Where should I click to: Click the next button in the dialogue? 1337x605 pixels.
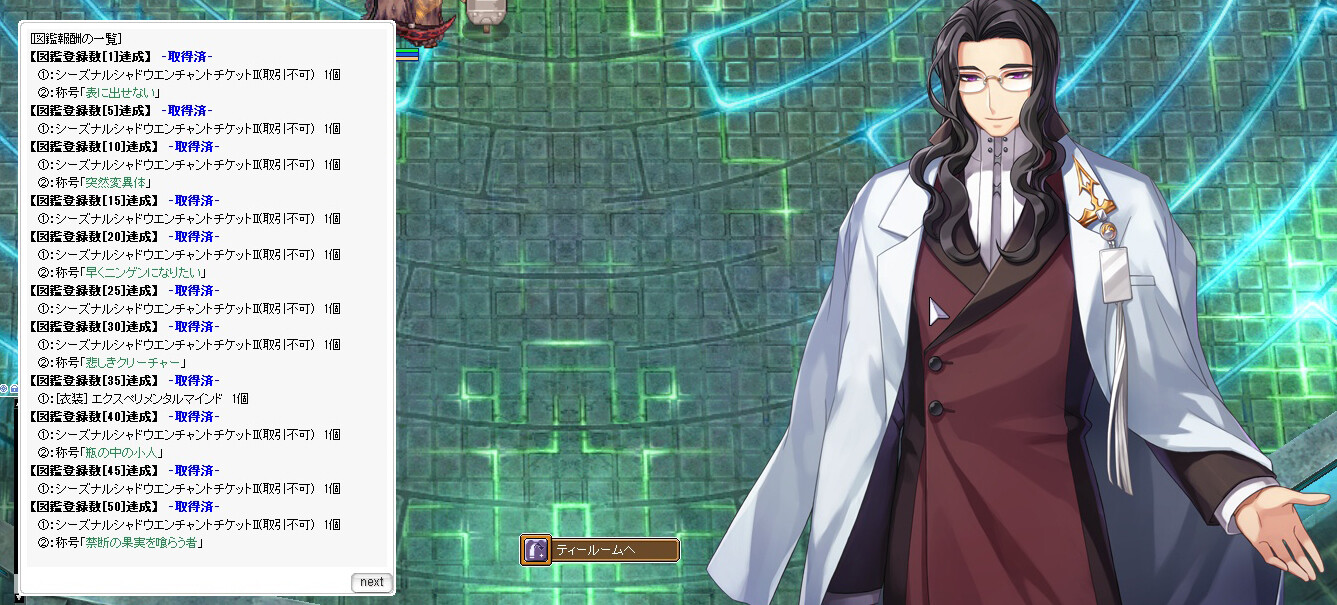371,582
